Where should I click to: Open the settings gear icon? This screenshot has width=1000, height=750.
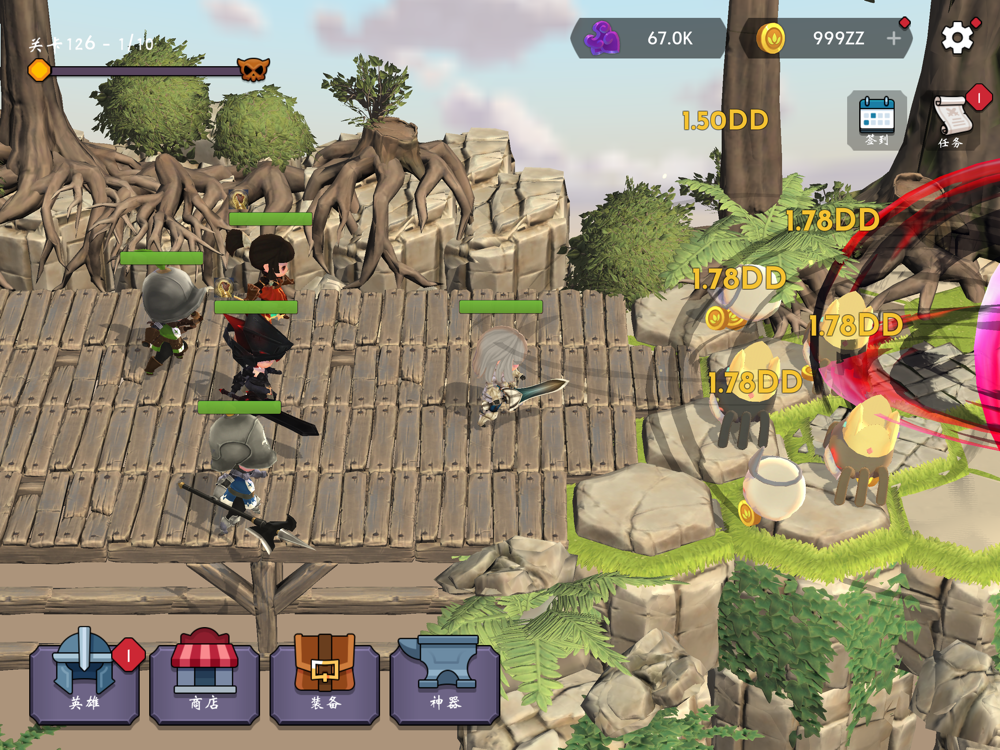click(957, 38)
